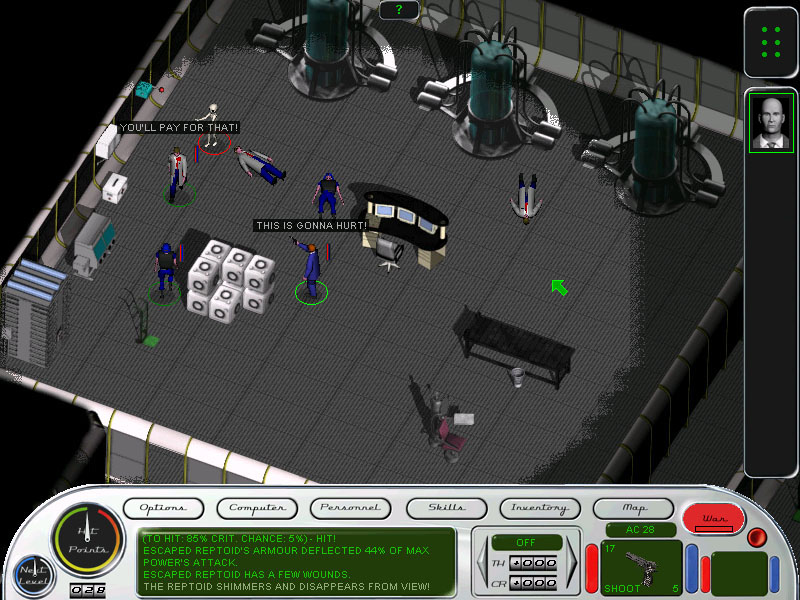
Task: Open the Map screen
Action: (634, 508)
